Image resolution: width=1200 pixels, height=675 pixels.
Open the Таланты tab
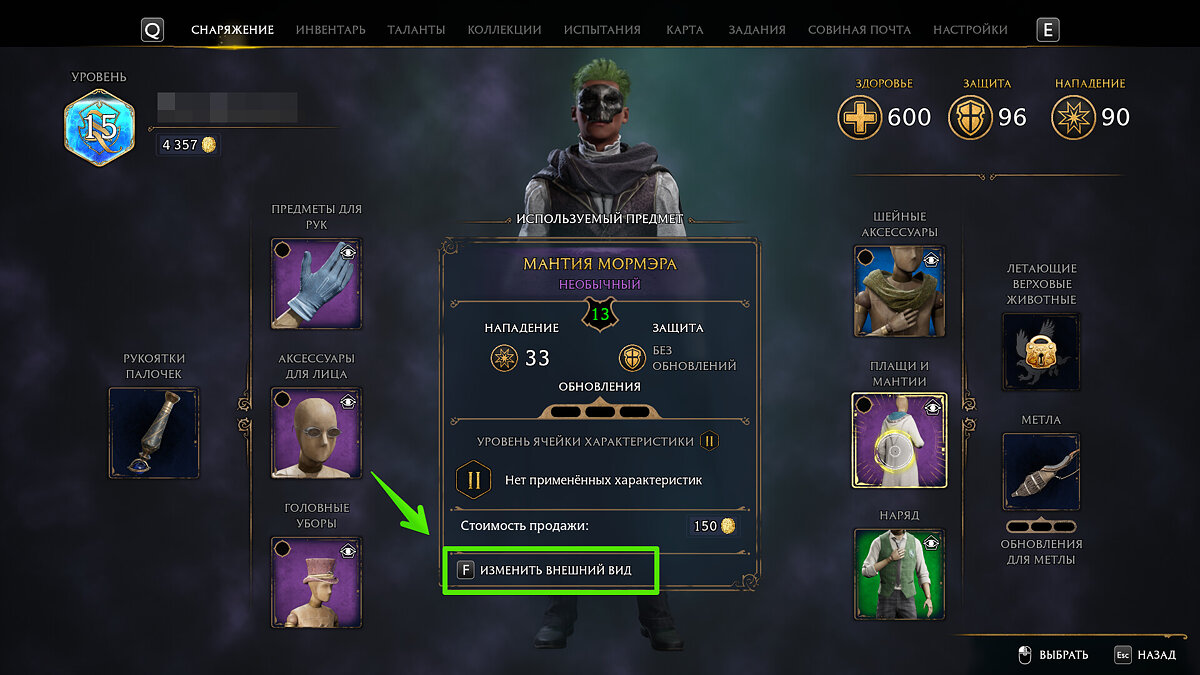coord(416,30)
